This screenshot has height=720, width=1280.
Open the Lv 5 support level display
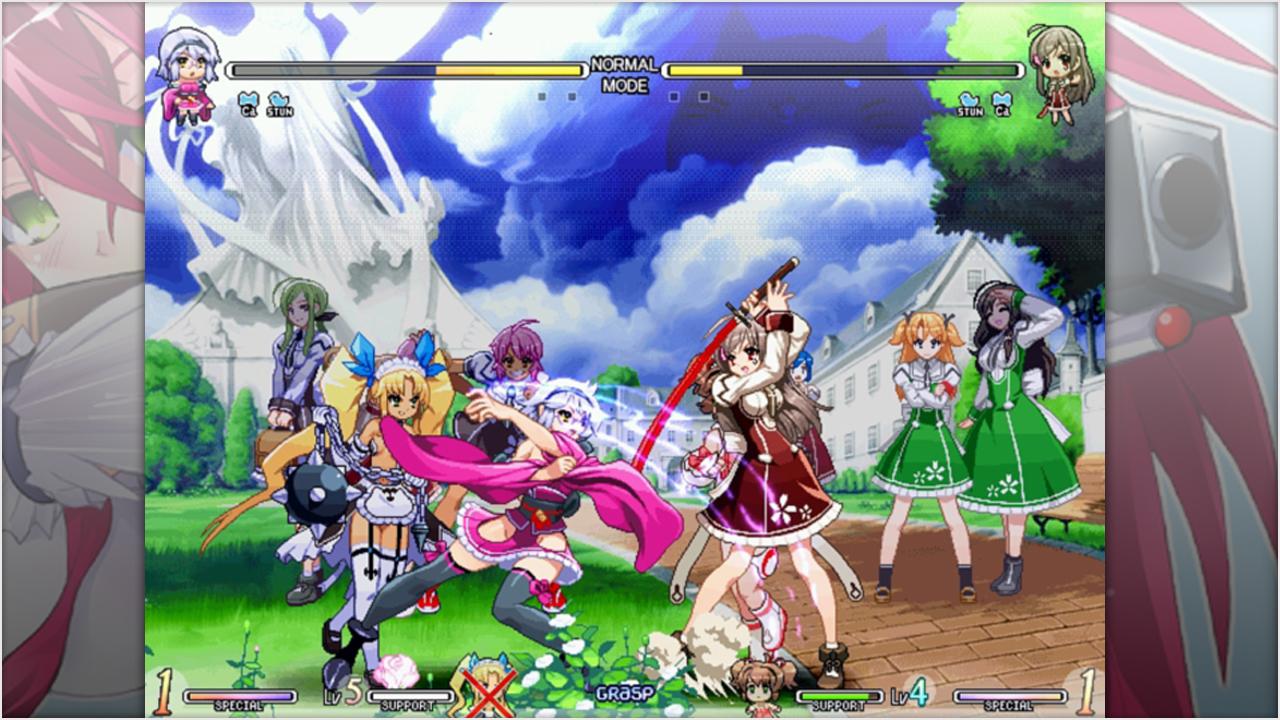click(x=338, y=694)
